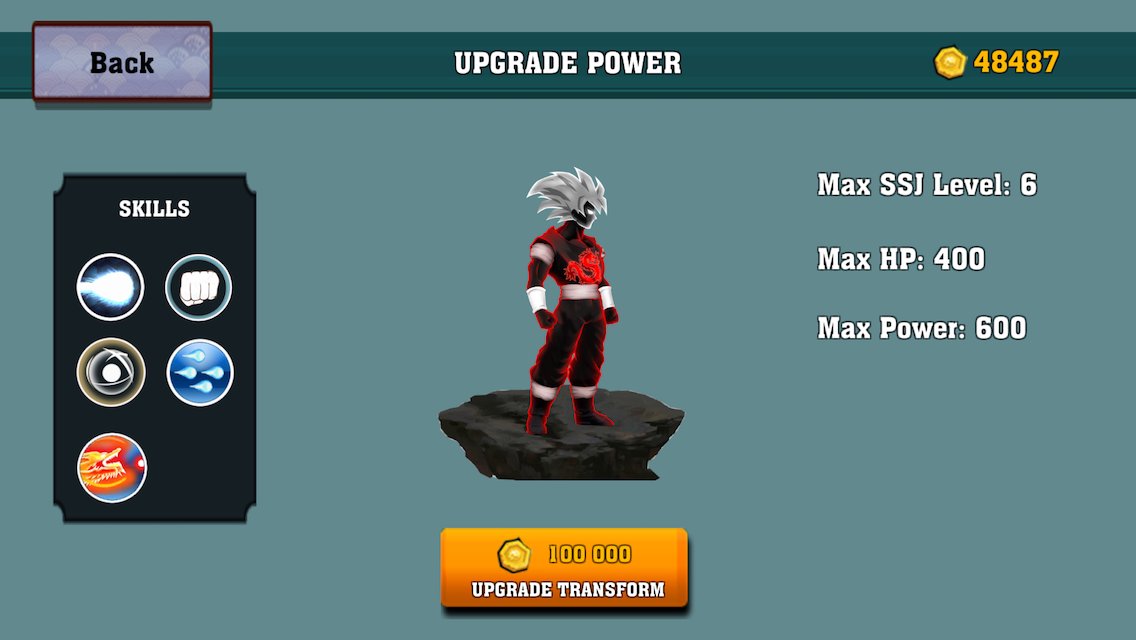Go back using the Back button
The width and height of the screenshot is (1136, 640).
click(x=122, y=62)
